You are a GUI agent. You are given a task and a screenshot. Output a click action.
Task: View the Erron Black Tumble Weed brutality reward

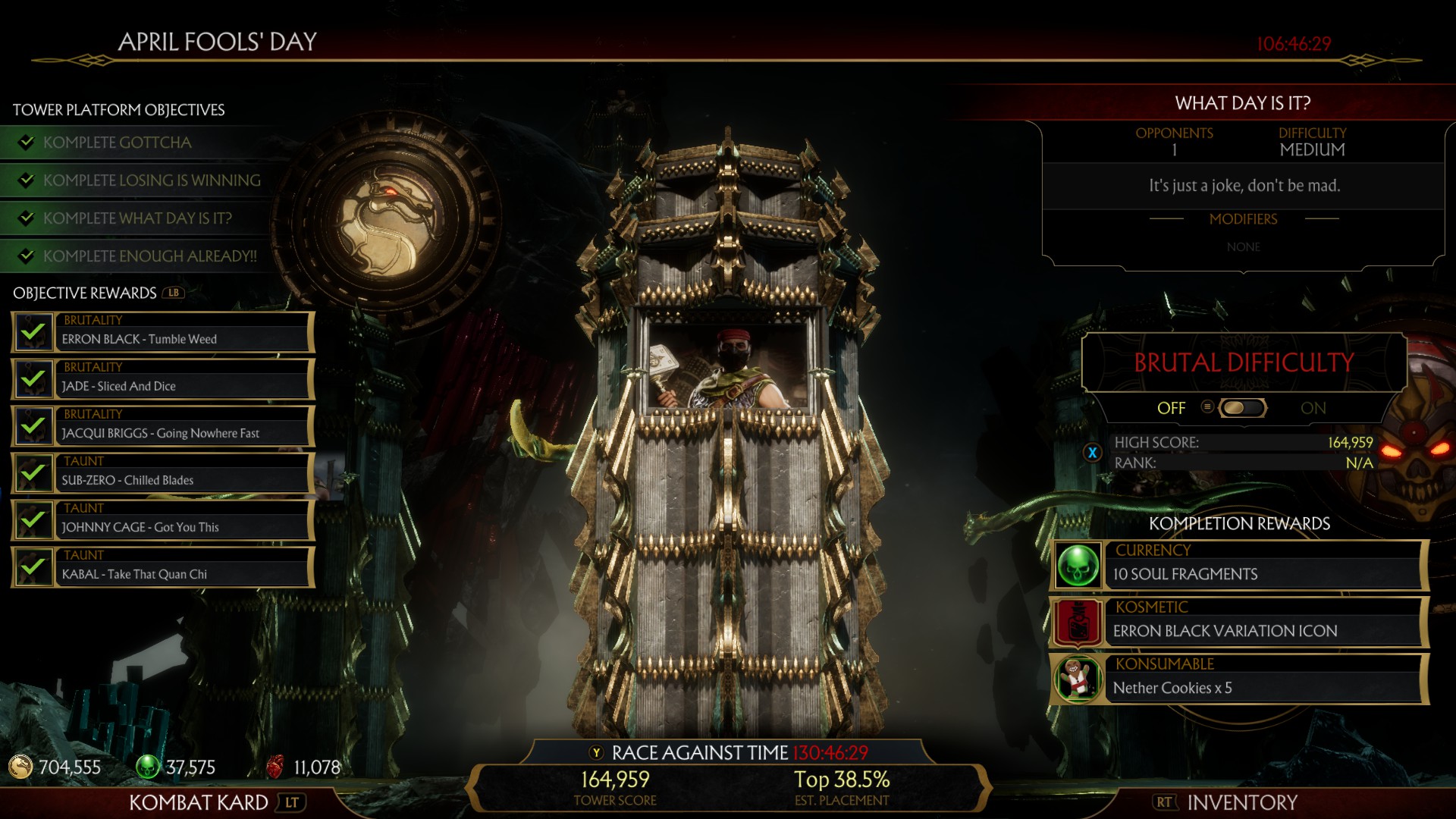tap(163, 332)
